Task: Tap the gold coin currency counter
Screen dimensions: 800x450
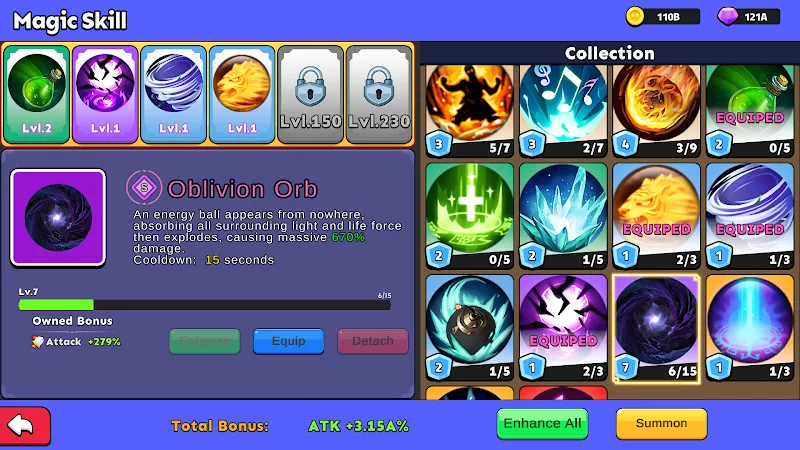Action: coord(657,17)
